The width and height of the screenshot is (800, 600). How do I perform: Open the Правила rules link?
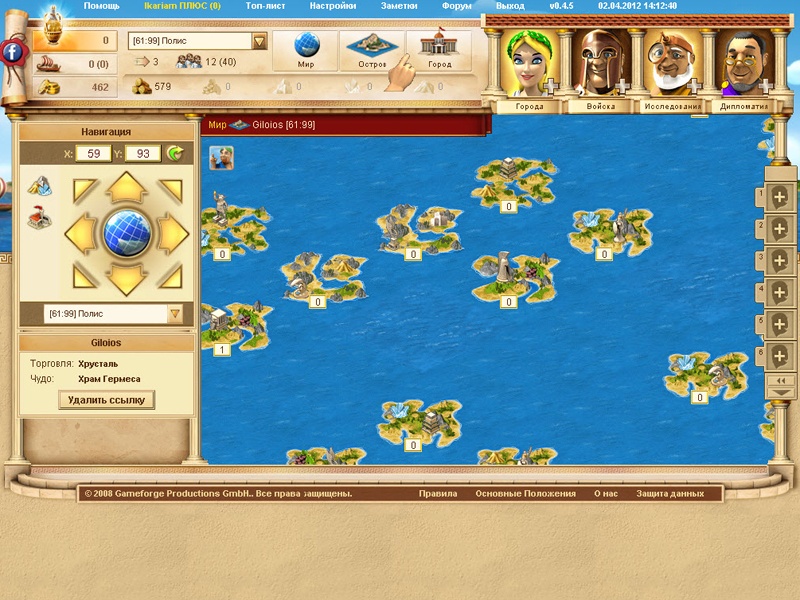[438, 493]
